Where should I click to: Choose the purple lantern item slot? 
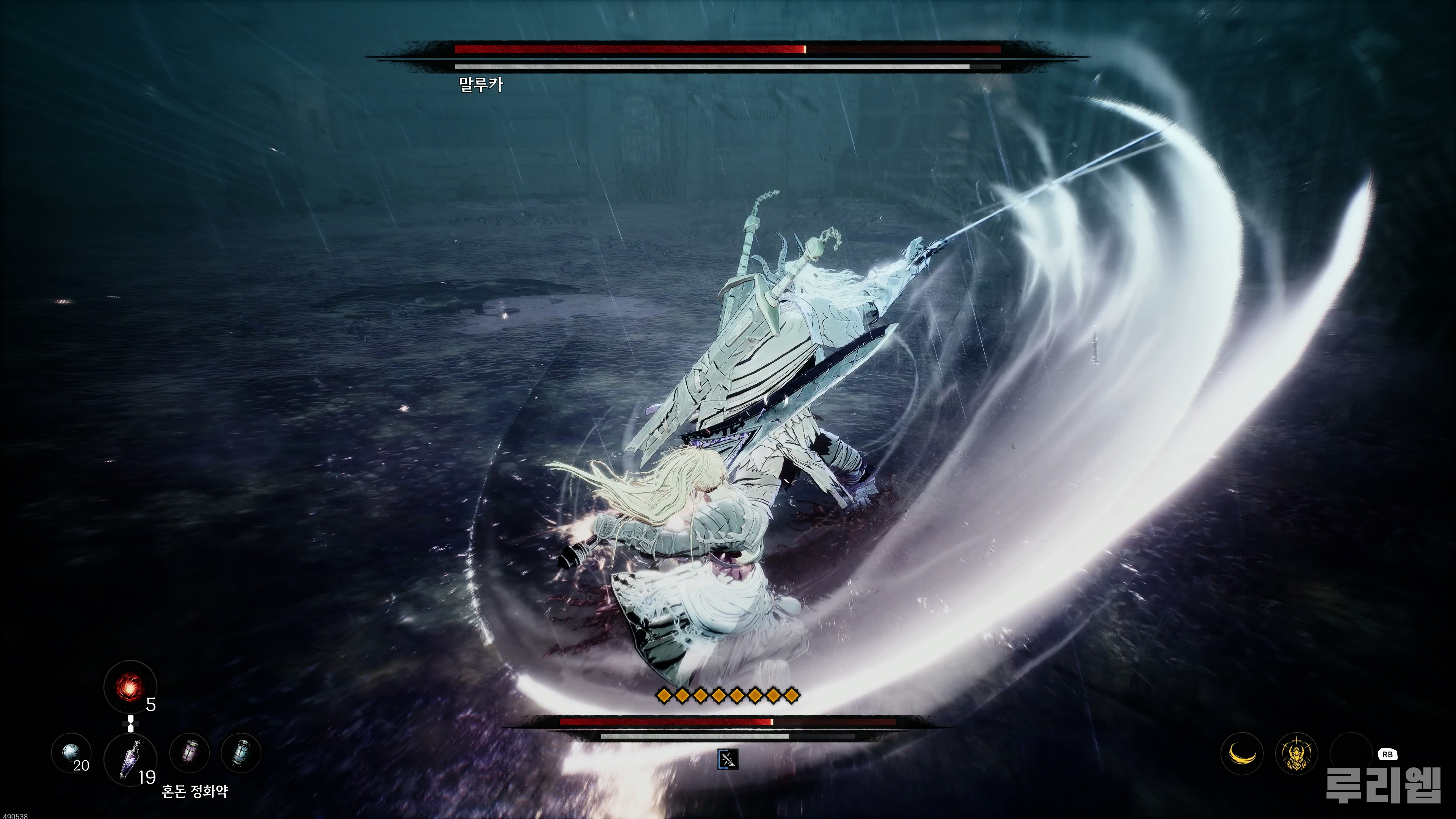[190, 753]
